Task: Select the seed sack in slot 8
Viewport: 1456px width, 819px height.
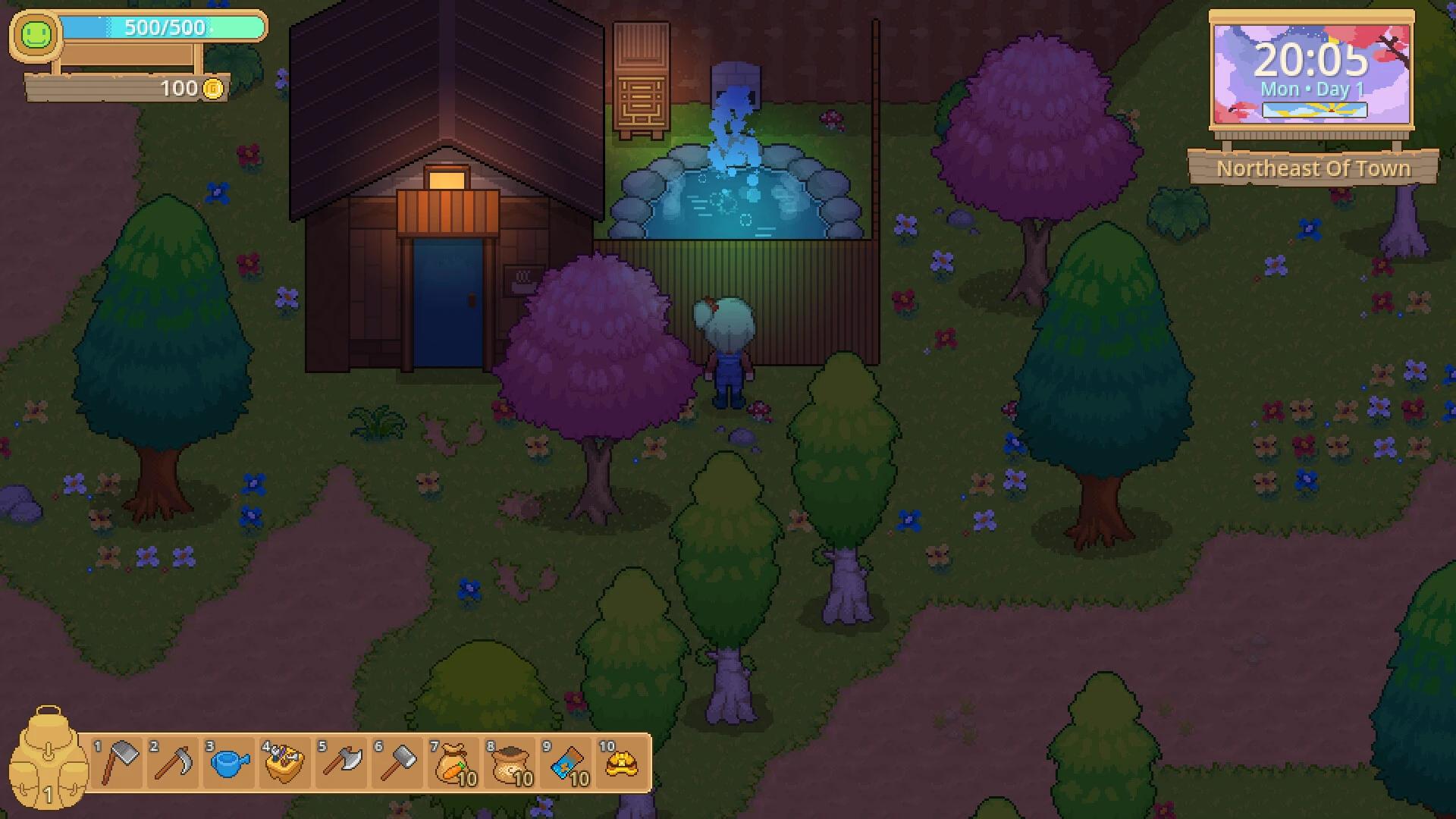Action: pos(510,763)
